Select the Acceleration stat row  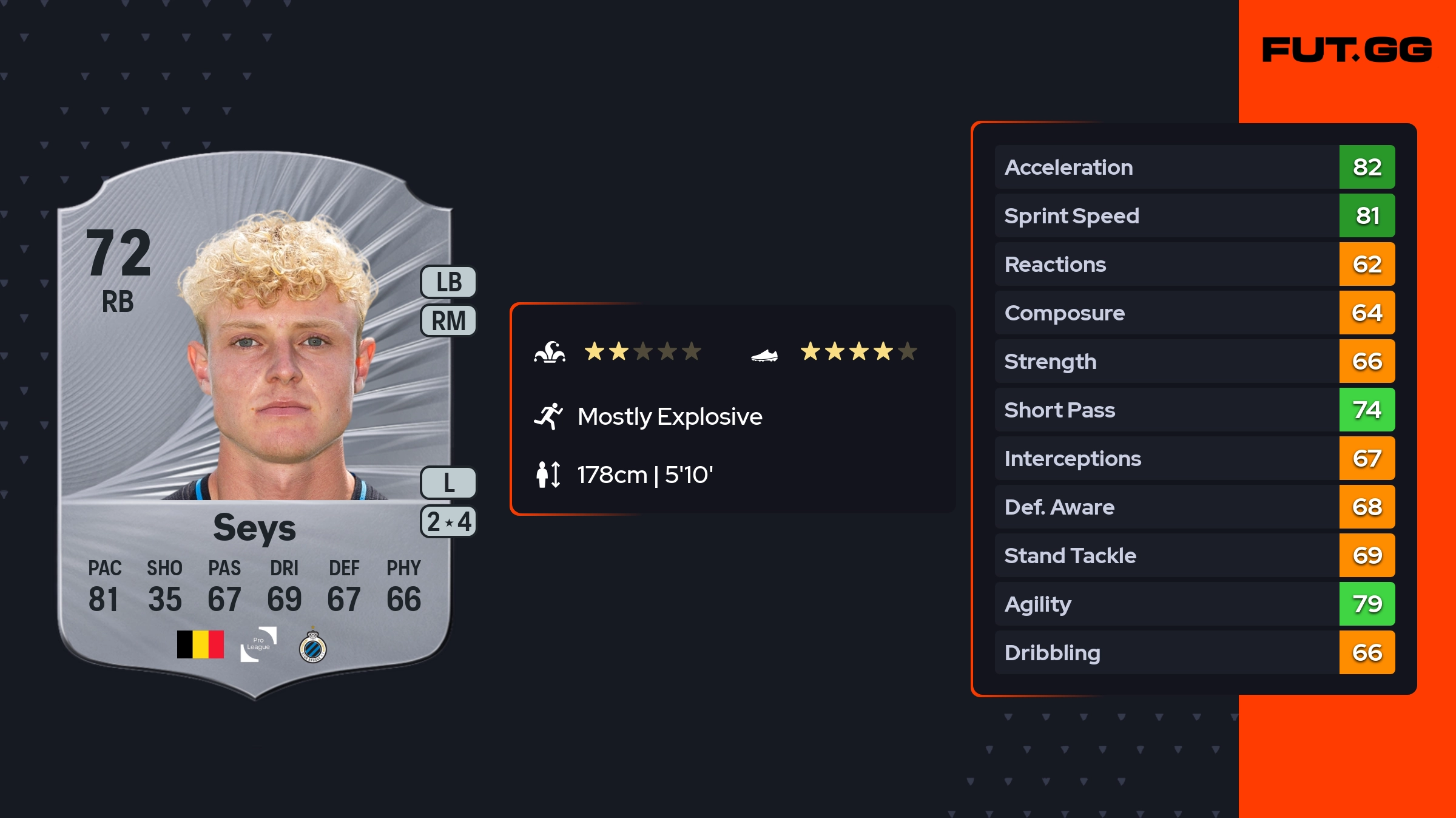(1194, 167)
